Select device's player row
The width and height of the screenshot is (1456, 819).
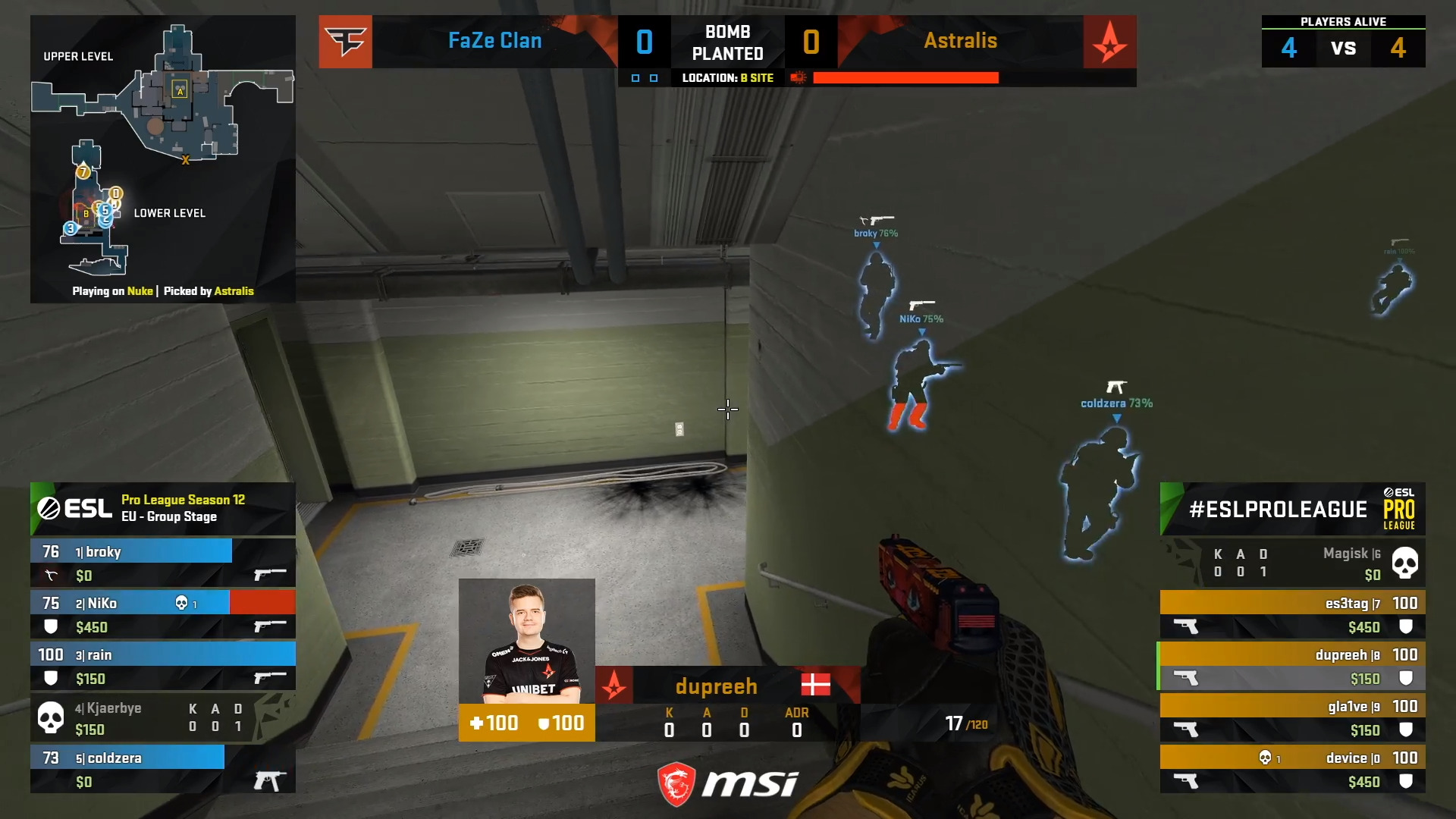[x=1292, y=769]
